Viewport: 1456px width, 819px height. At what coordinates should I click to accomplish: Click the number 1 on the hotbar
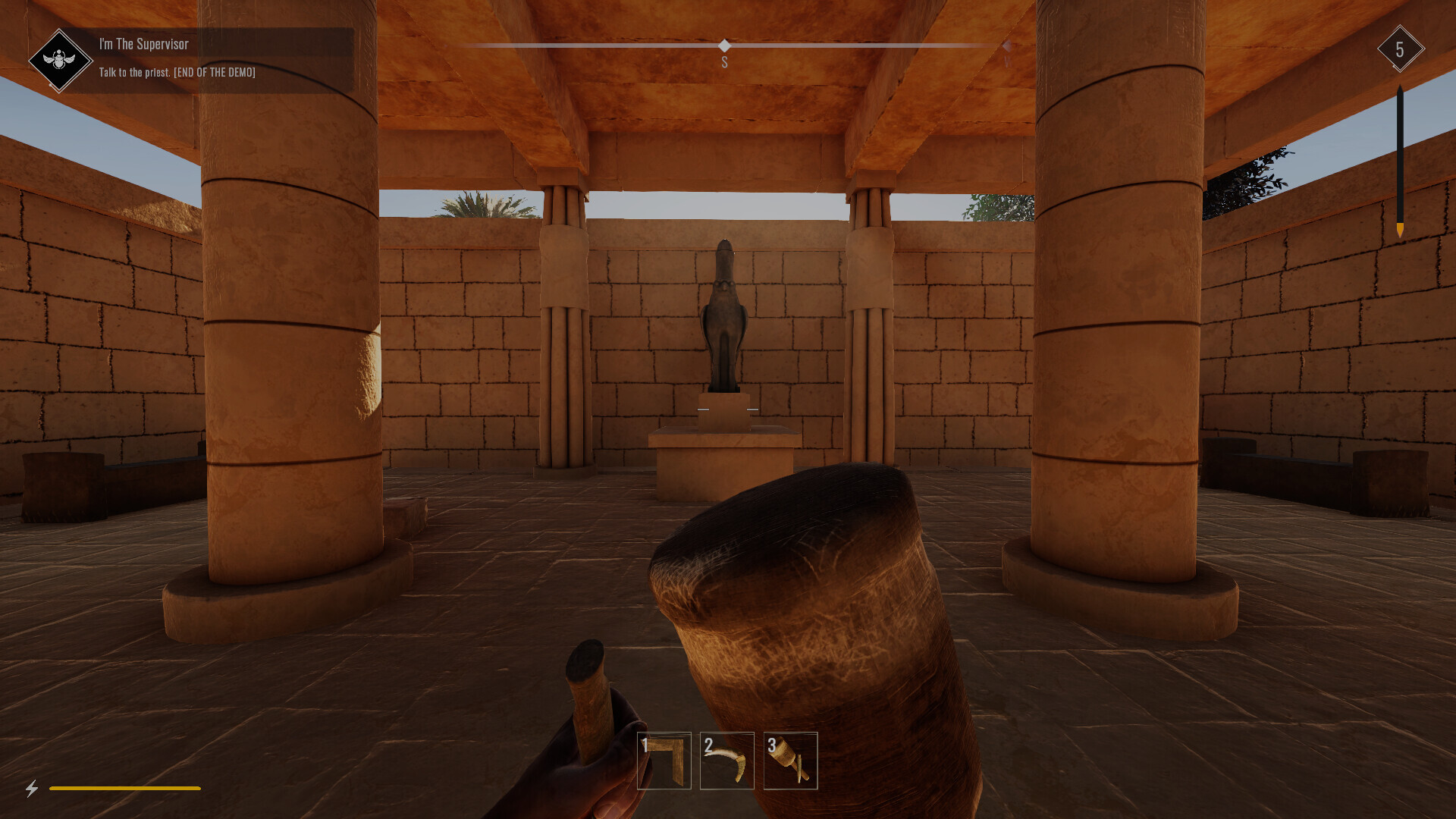(644, 745)
